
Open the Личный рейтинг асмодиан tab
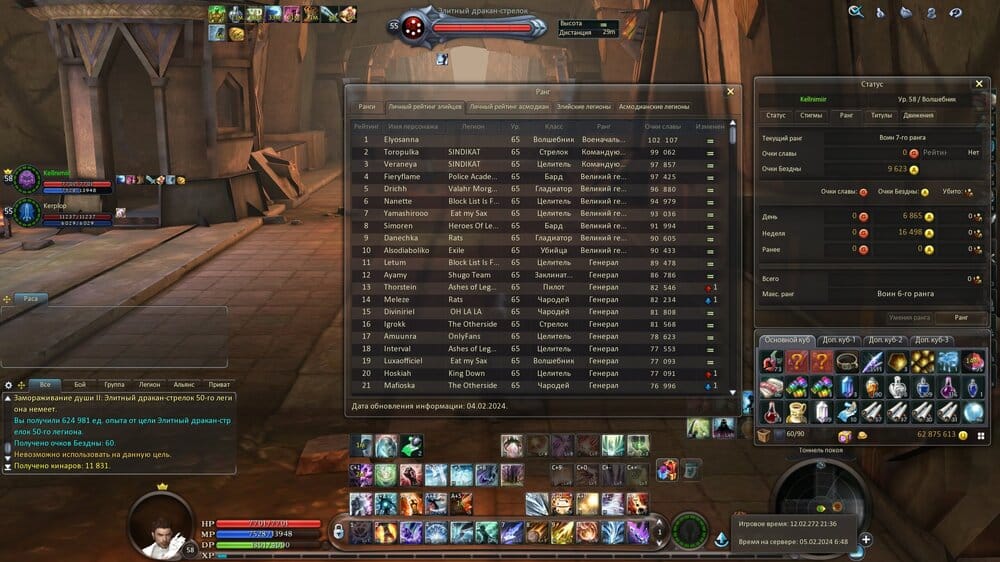[509, 107]
